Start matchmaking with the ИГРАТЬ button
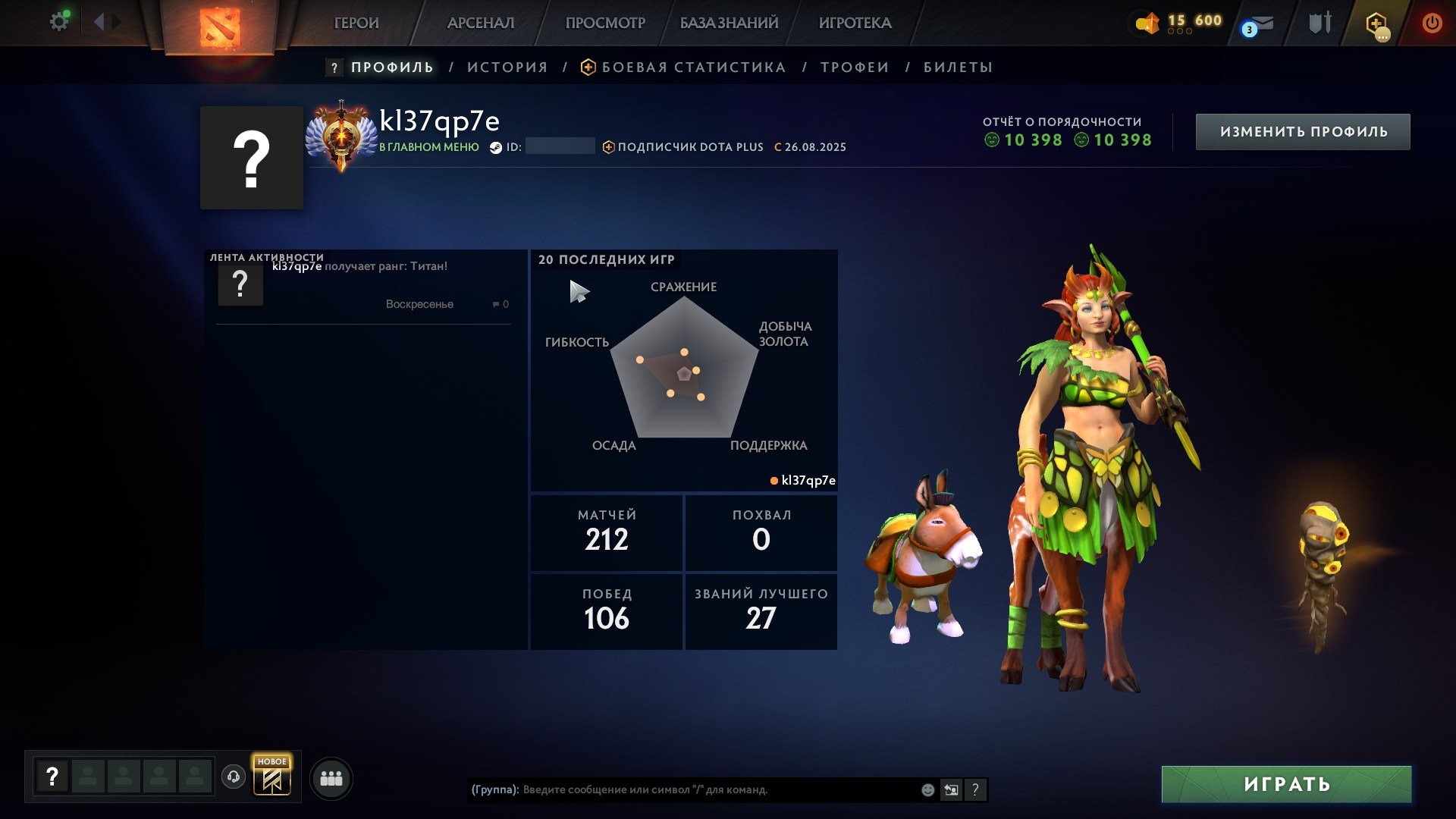This screenshot has width=1456, height=819. coord(1286,784)
